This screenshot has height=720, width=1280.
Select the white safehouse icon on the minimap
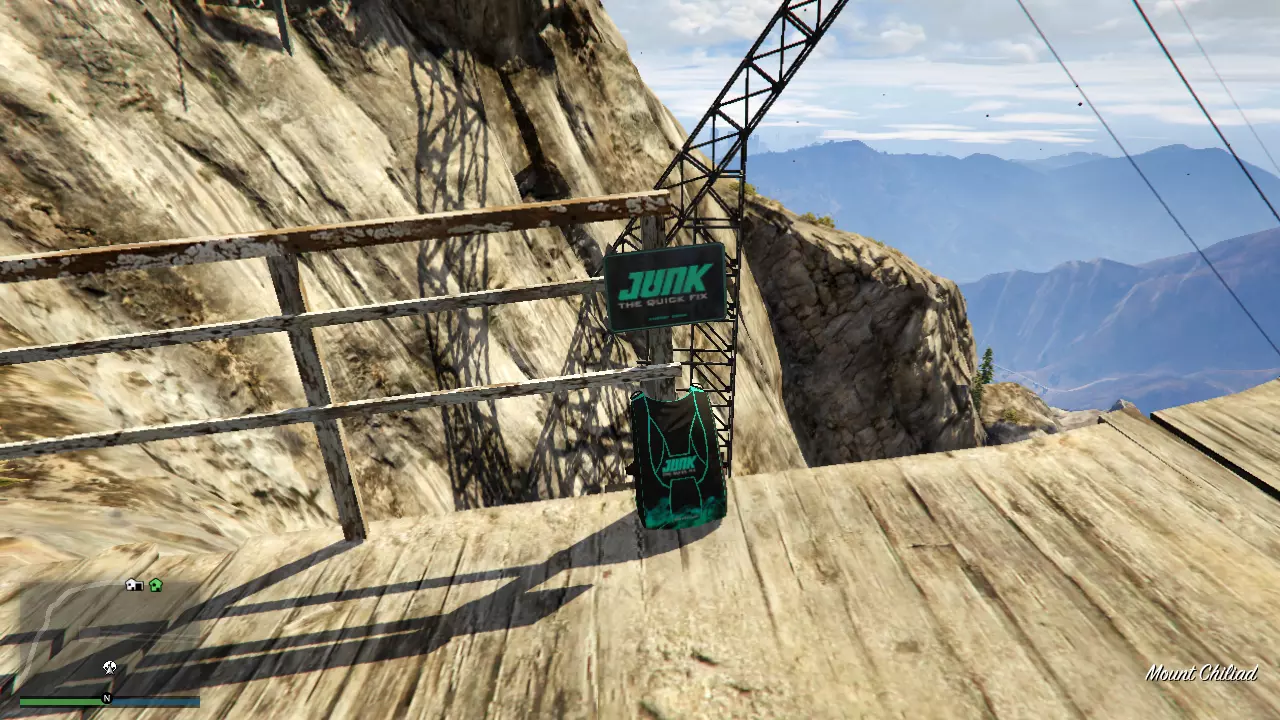pos(133,586)
